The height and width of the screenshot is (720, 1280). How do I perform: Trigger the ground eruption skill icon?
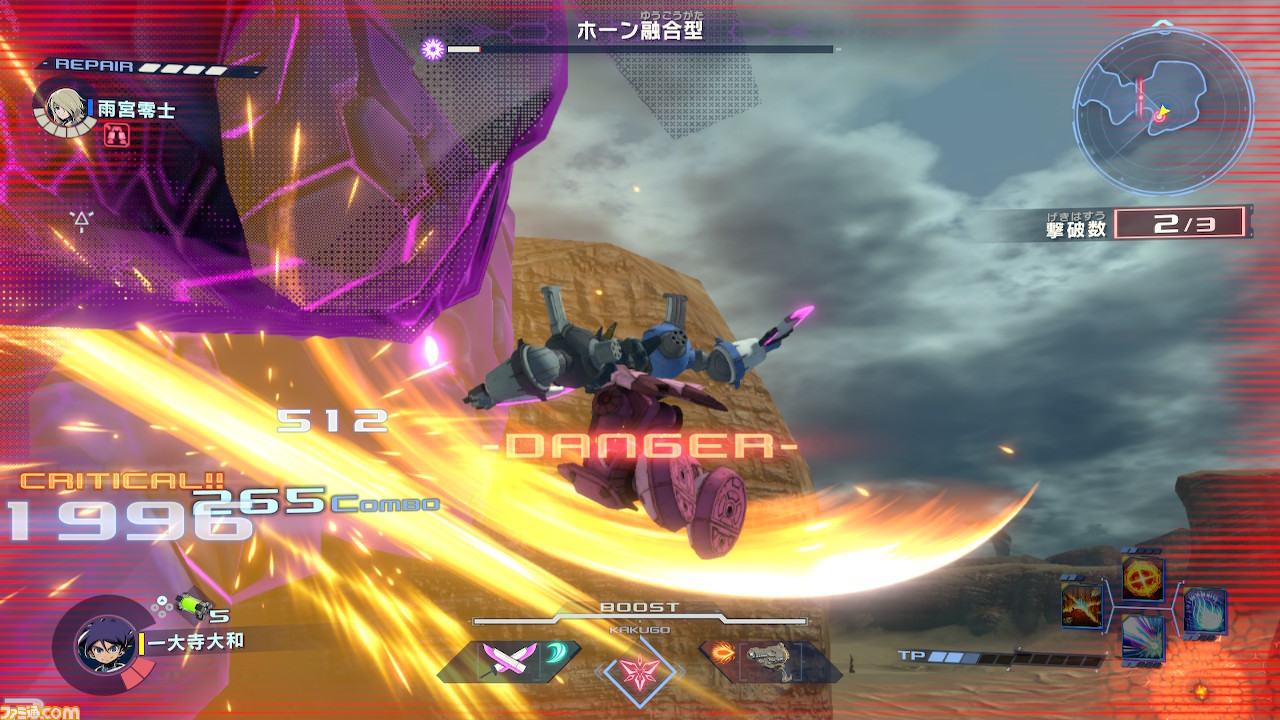coord(1081,606)
